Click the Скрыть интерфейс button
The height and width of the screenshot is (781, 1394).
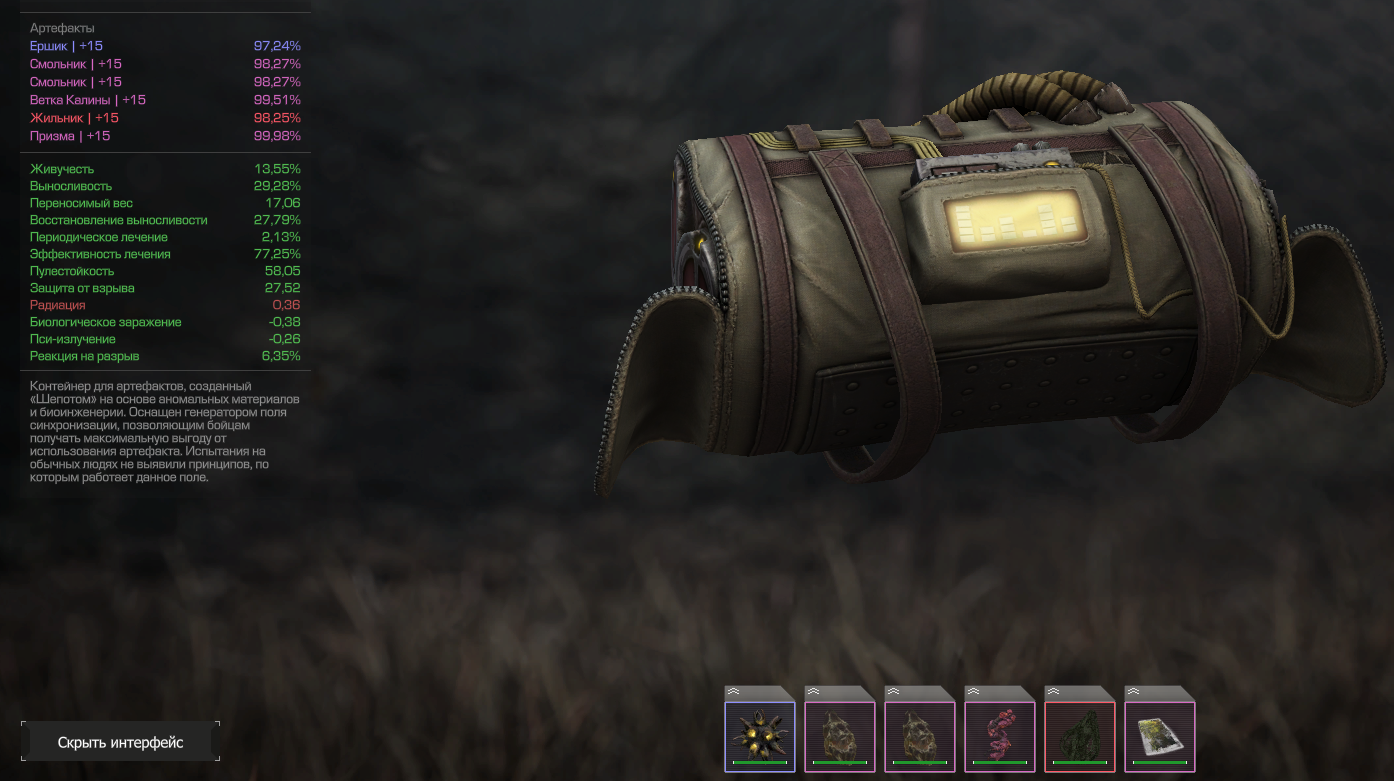click(120, 742)
